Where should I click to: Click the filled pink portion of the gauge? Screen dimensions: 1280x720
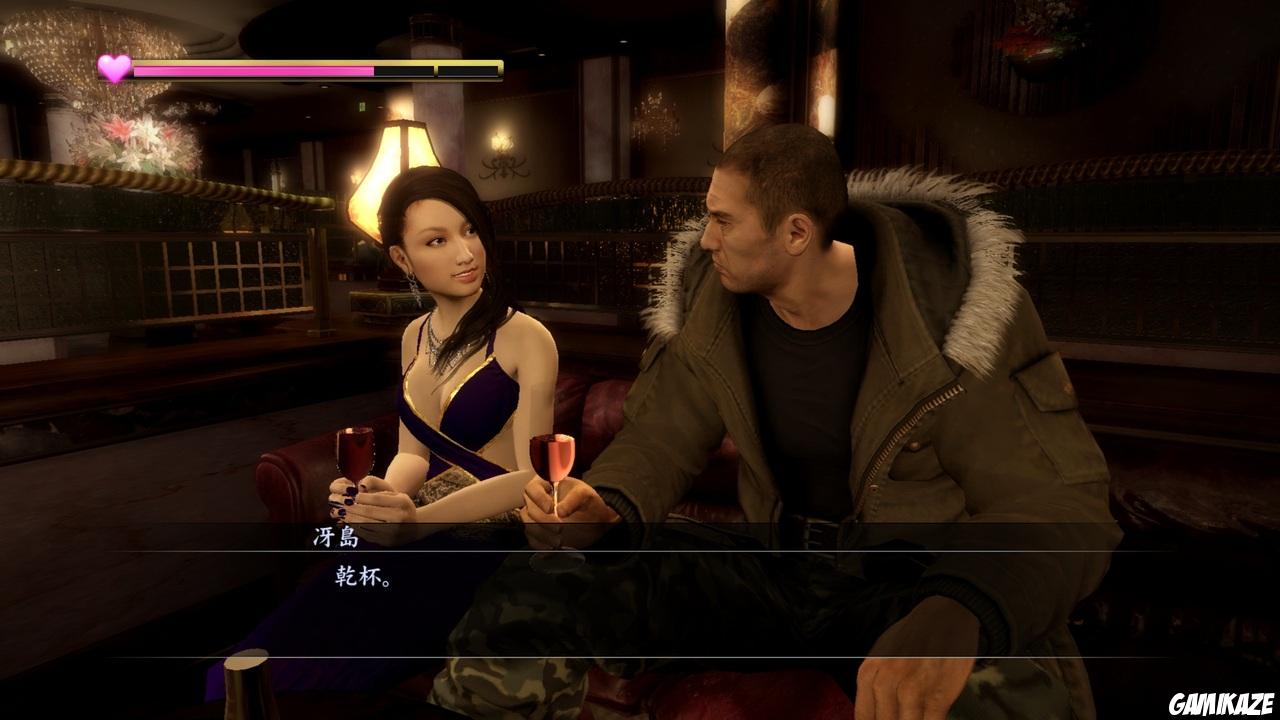pyautogui.click(x=250, y=71)
